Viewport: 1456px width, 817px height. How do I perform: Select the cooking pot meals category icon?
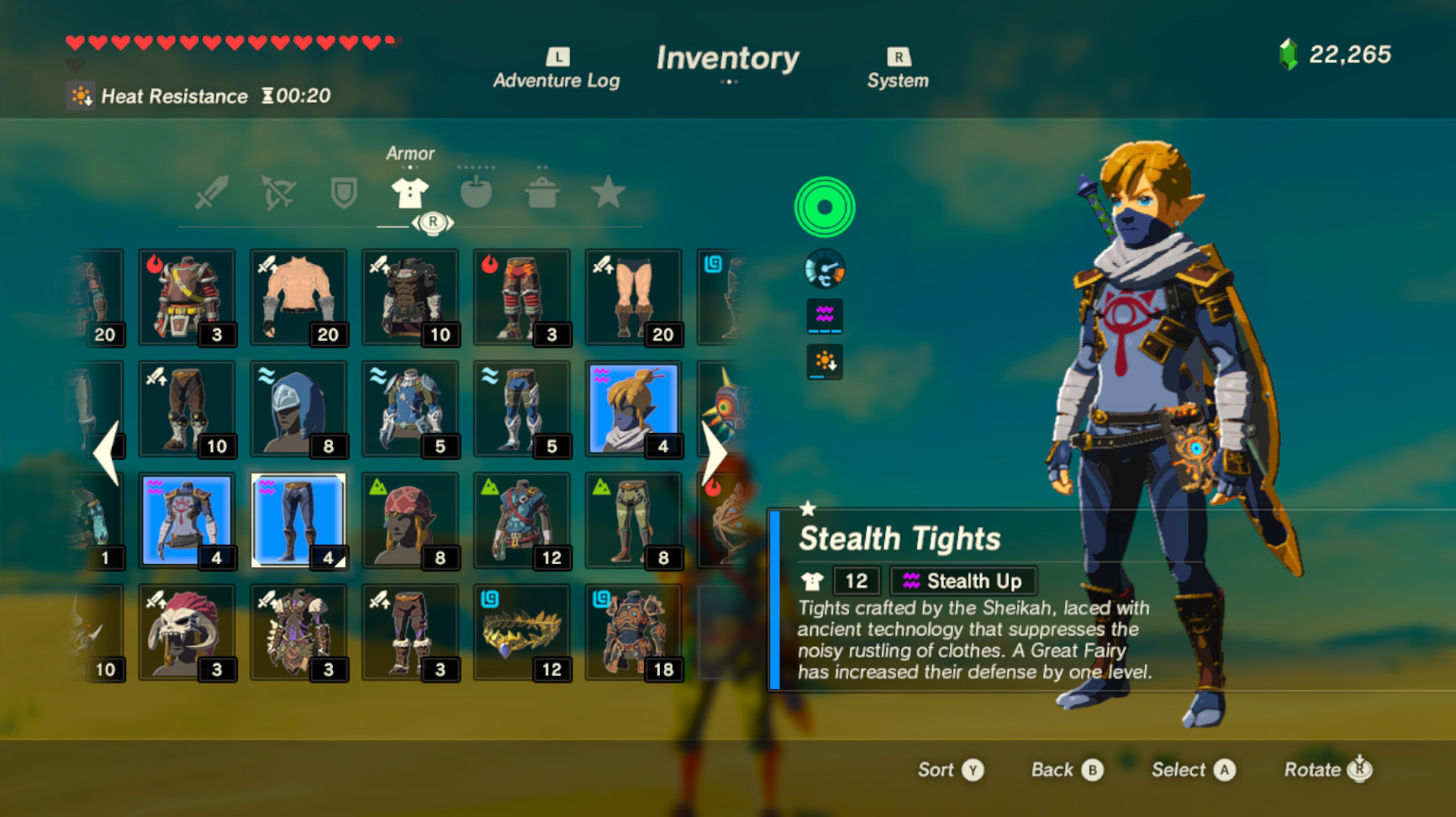(542, 192)
